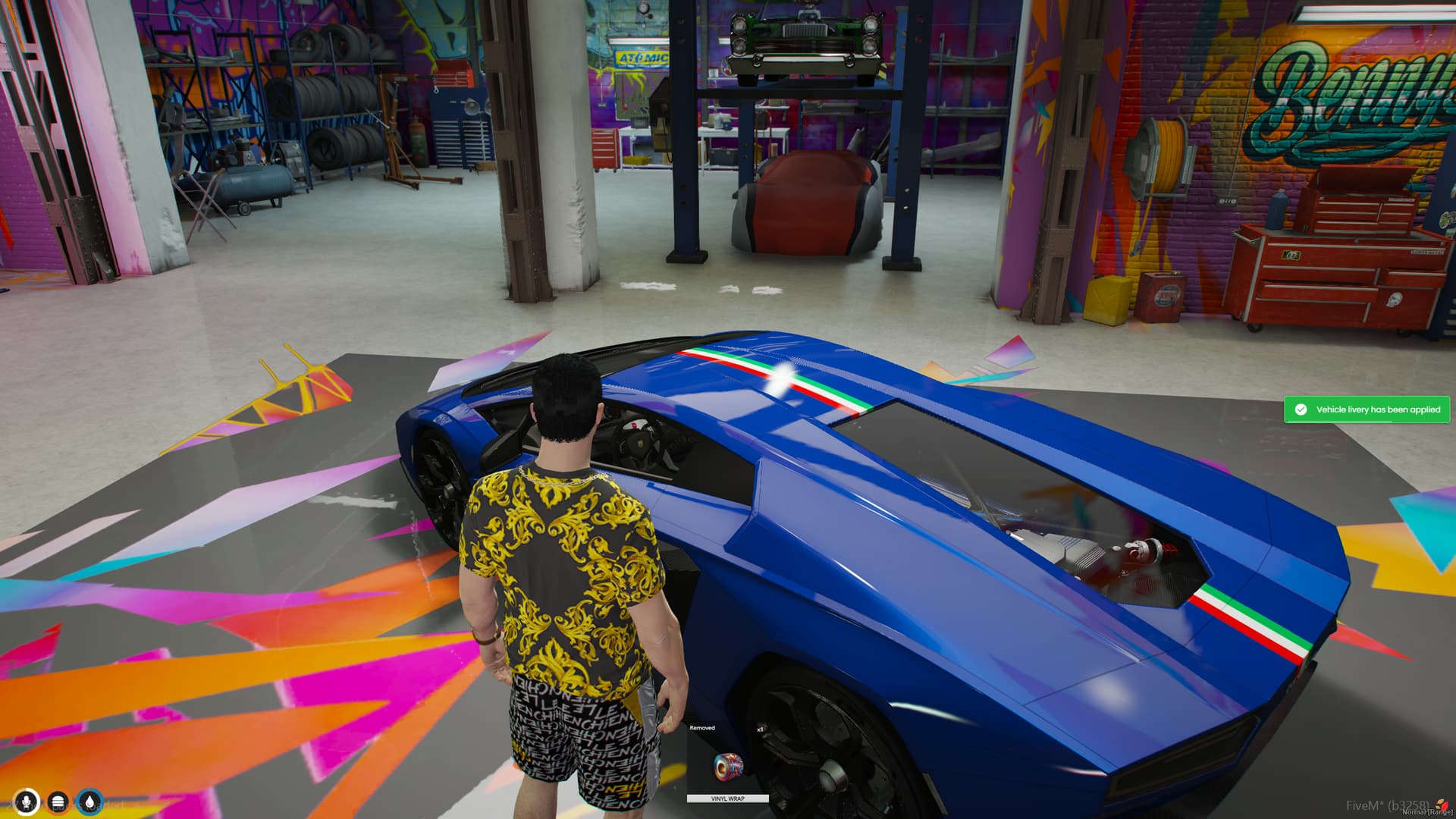Select the vinyl wrap roll item icon

729,767
